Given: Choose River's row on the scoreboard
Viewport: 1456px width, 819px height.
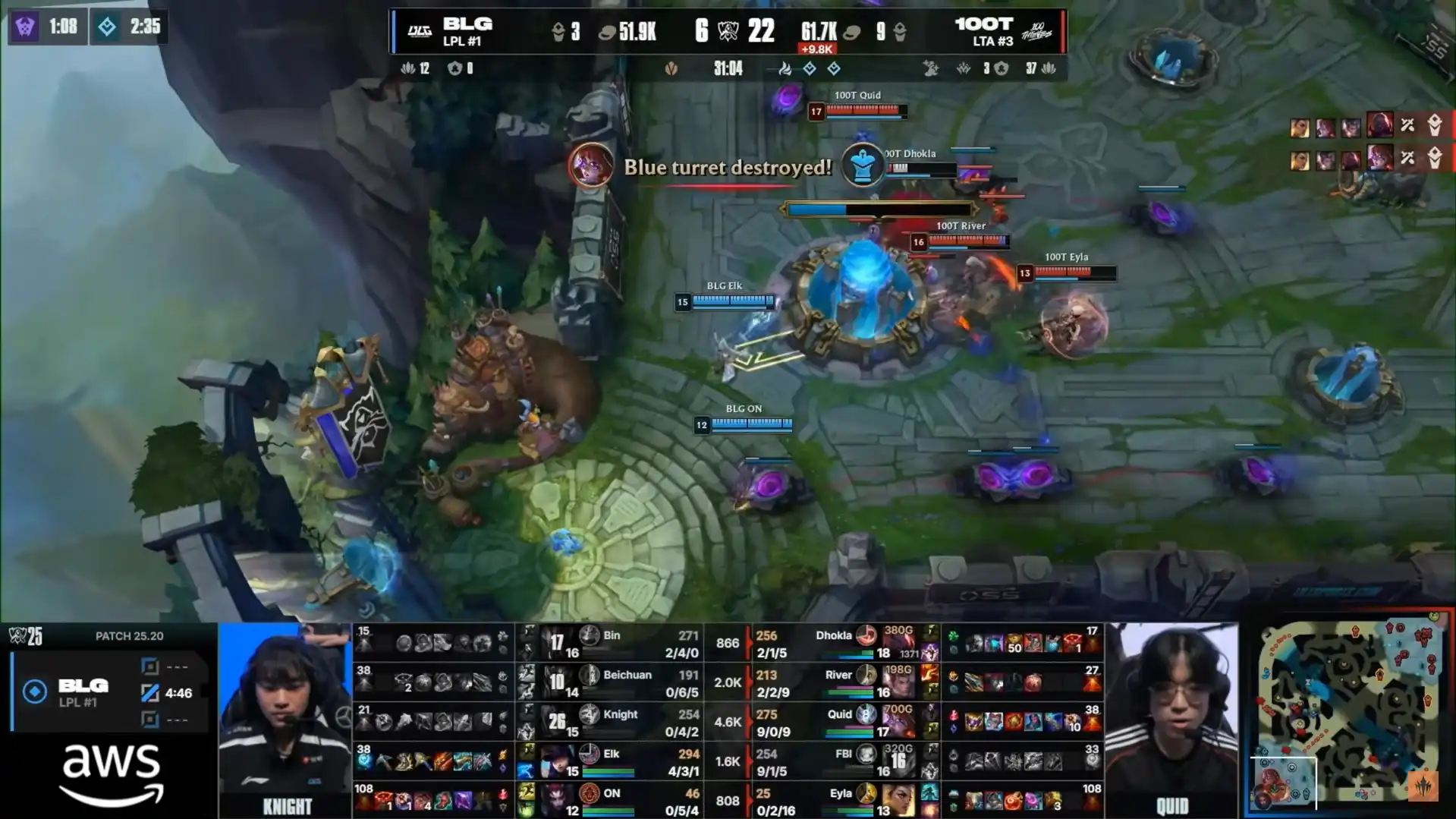Looking at the screenshot, I should pyautogui.click(x=842, y=682).
